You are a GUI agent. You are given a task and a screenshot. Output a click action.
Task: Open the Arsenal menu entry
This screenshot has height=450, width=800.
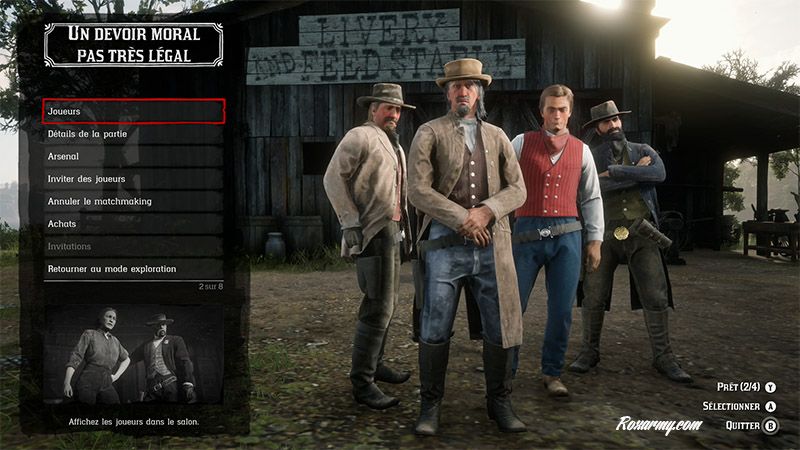133,156
